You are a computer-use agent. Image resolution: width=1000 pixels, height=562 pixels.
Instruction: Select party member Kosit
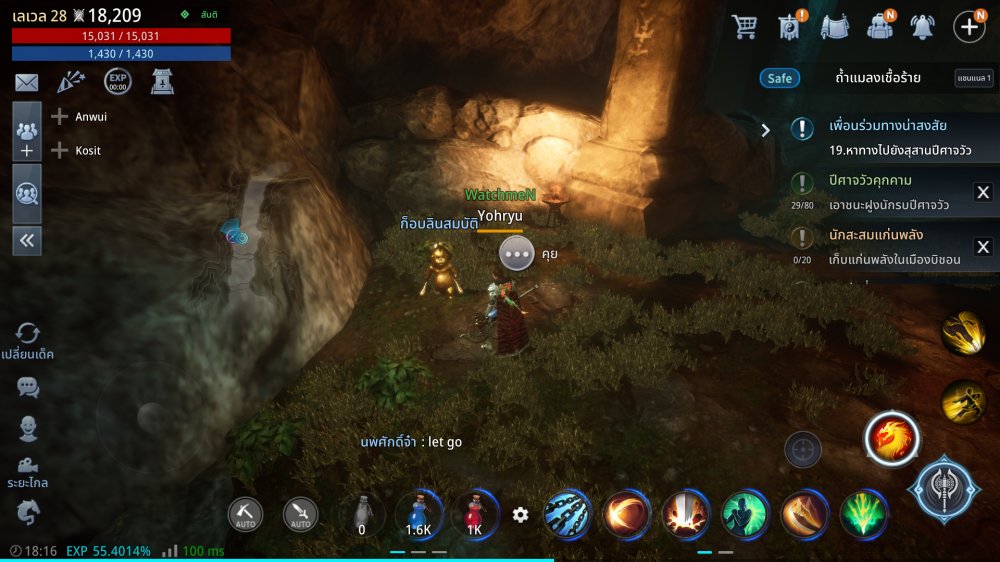click(88, 151)
